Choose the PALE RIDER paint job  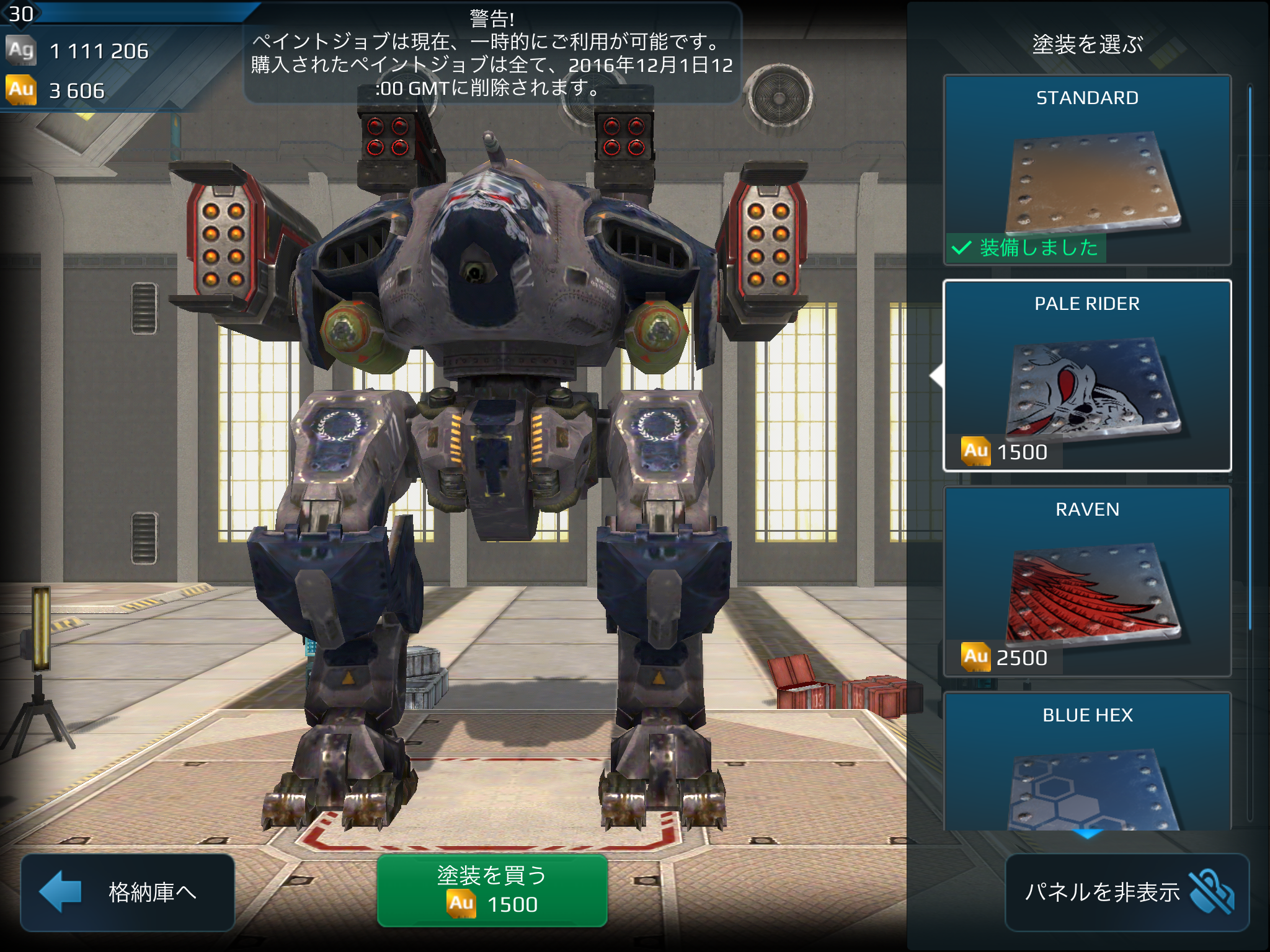tap(1086, 376)
